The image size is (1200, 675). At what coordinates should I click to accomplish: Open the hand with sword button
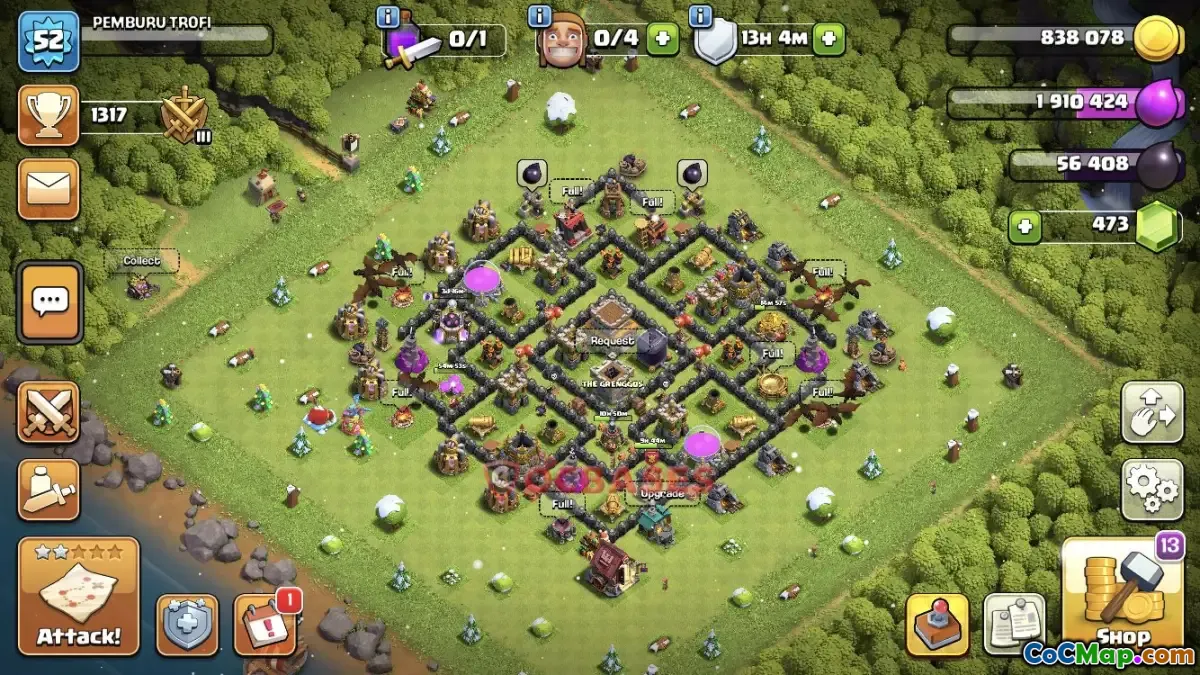point(48,489)
